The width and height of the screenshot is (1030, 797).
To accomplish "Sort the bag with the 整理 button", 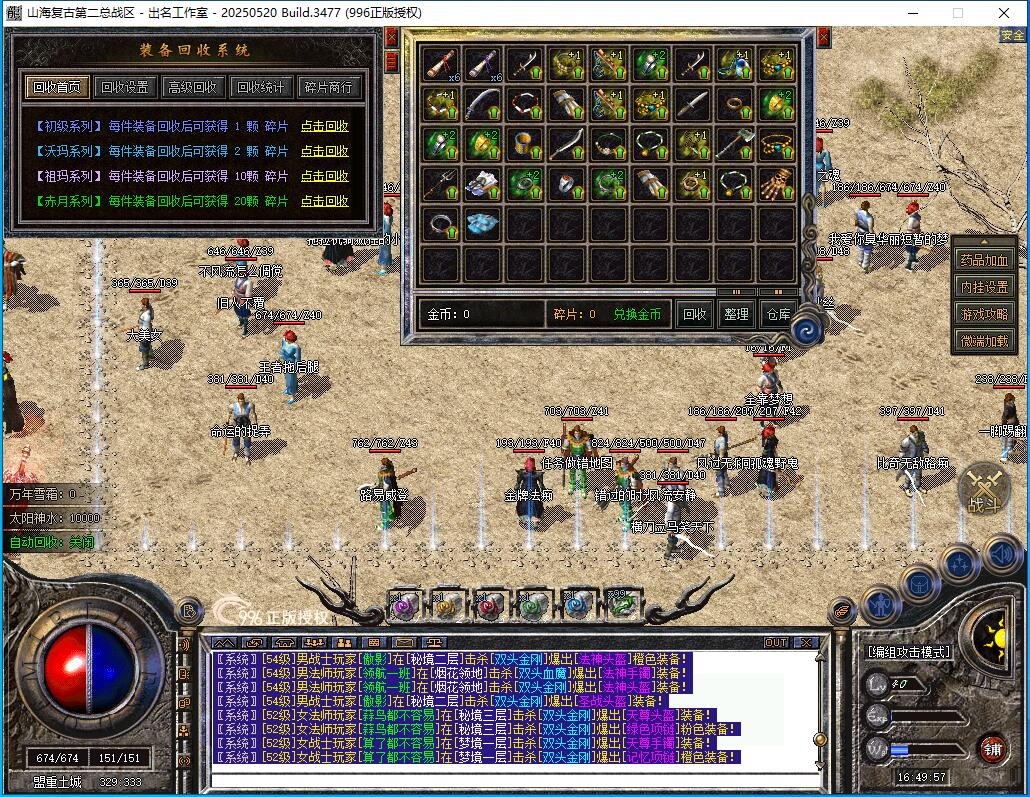I will [x=736, y=314].
